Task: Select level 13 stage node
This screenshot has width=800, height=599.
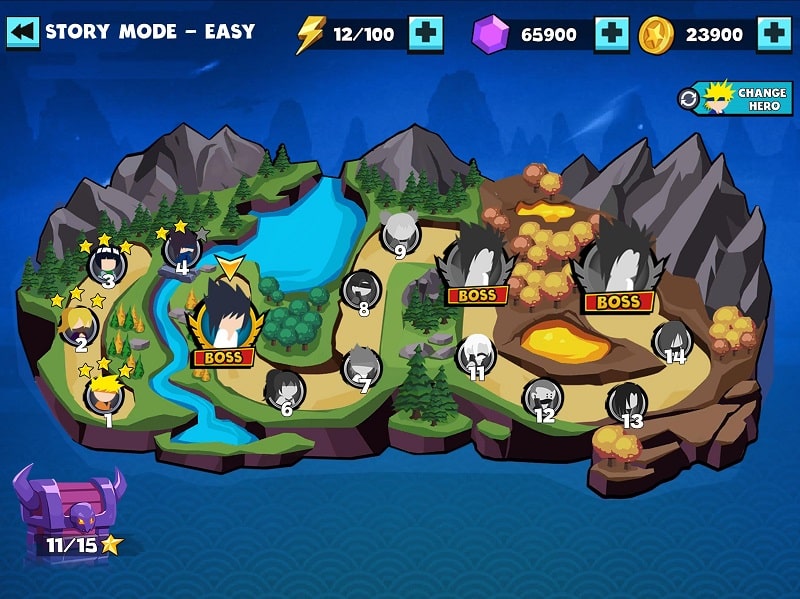Action: tap(628, 402)
